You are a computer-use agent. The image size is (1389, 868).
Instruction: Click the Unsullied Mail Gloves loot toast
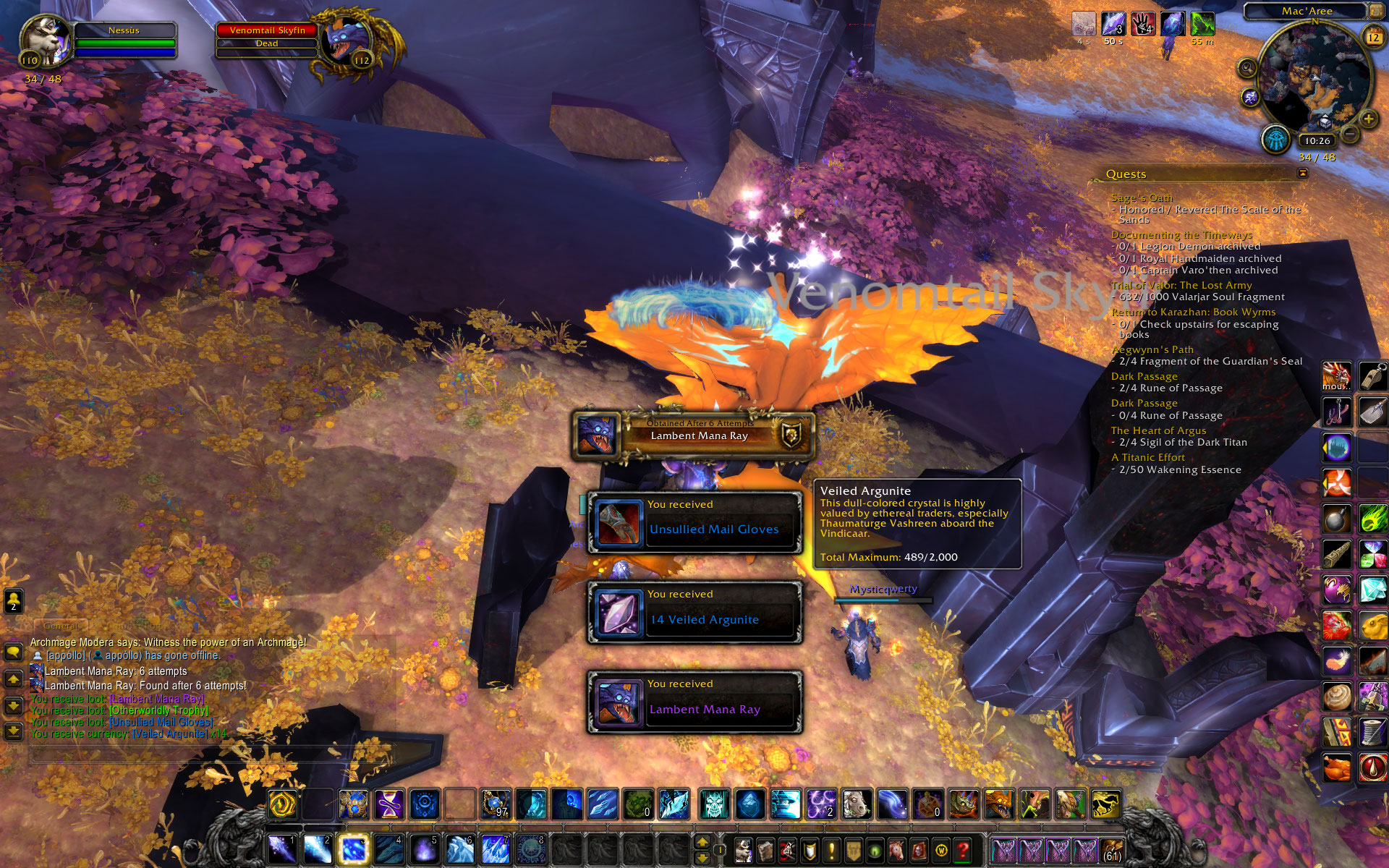point(694,522)
